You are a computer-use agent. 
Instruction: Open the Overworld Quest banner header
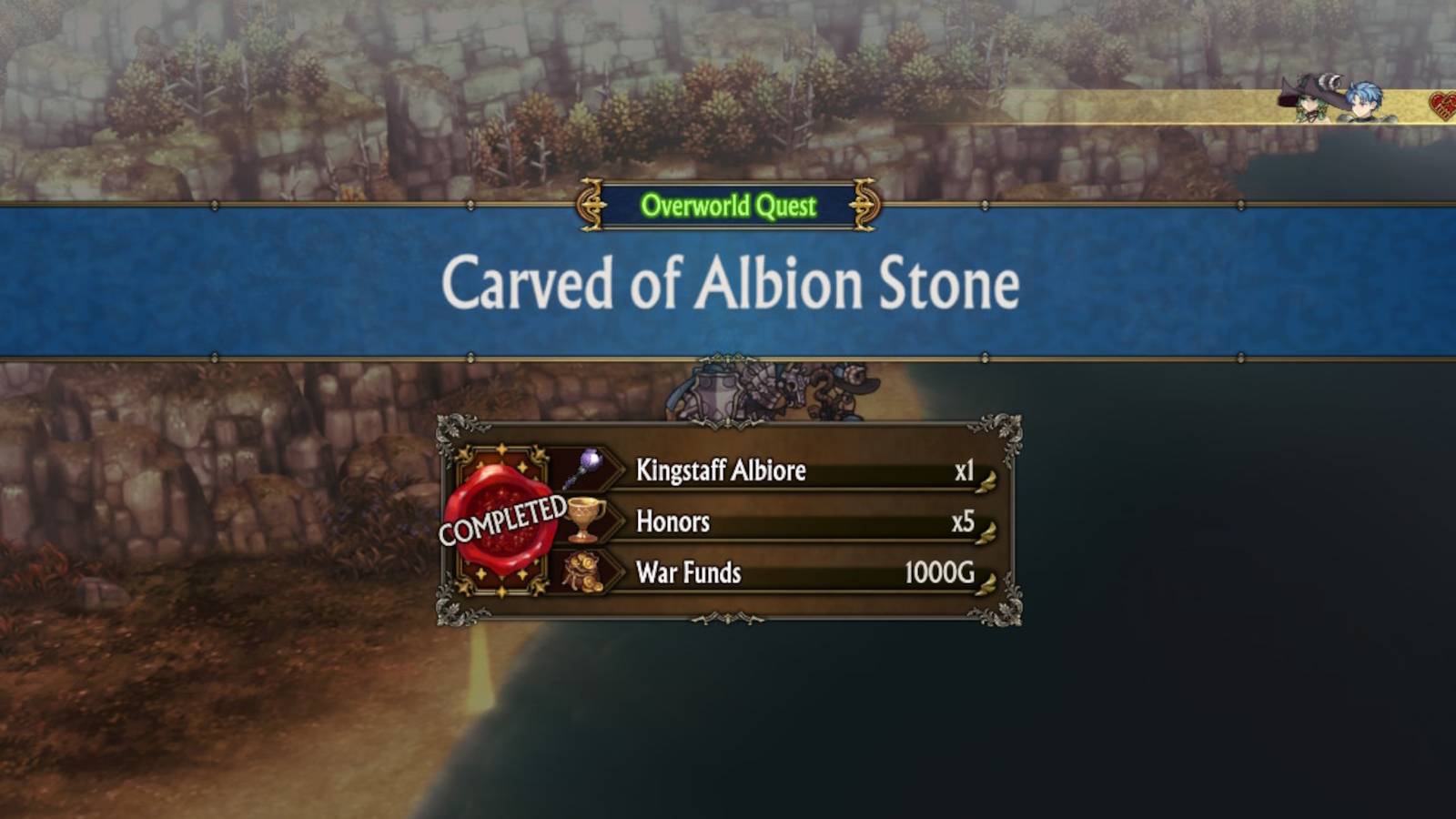pyautogui.click(x=727, y=207)
